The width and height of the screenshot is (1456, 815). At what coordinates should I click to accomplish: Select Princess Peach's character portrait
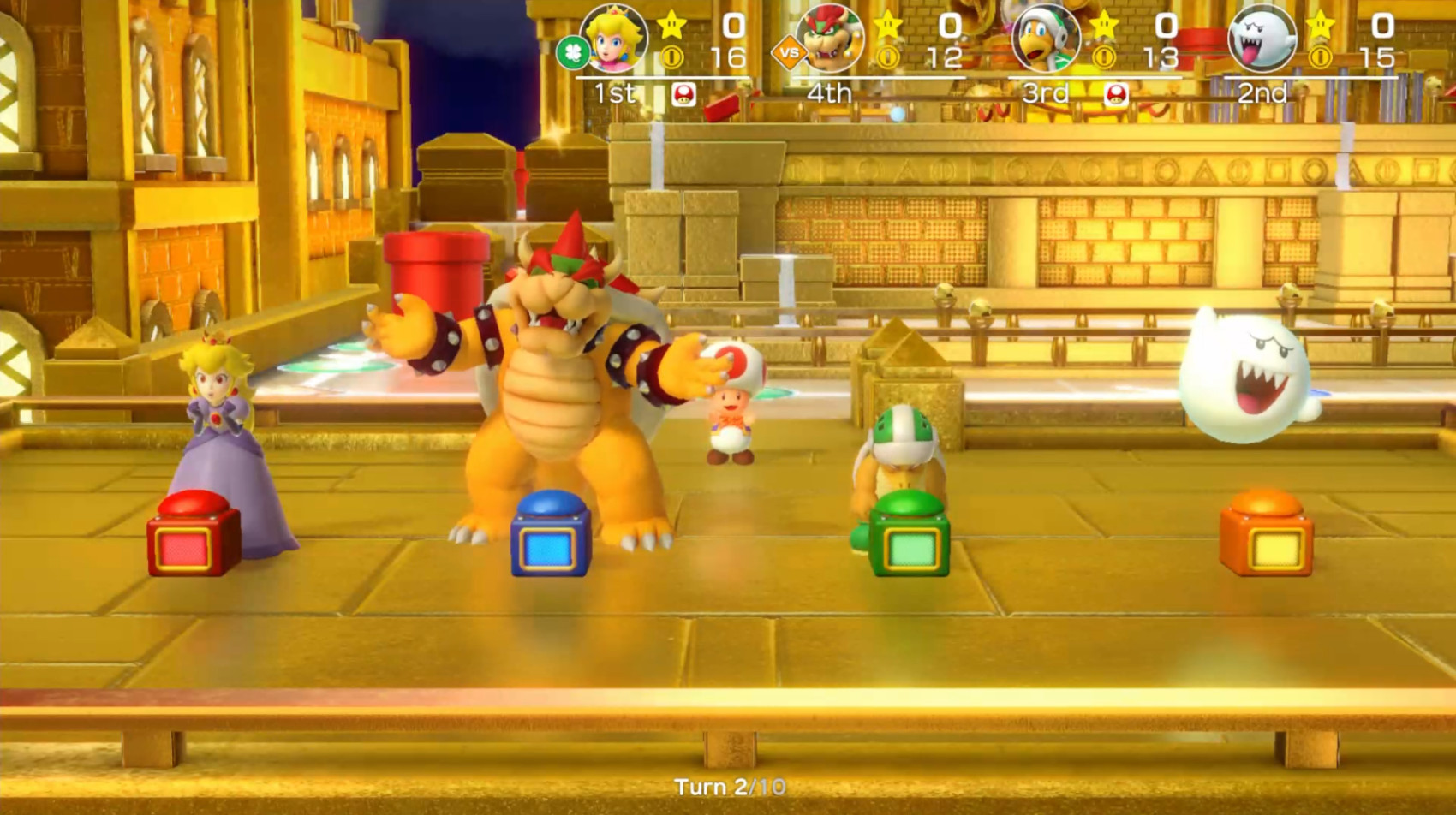[612, 39]
